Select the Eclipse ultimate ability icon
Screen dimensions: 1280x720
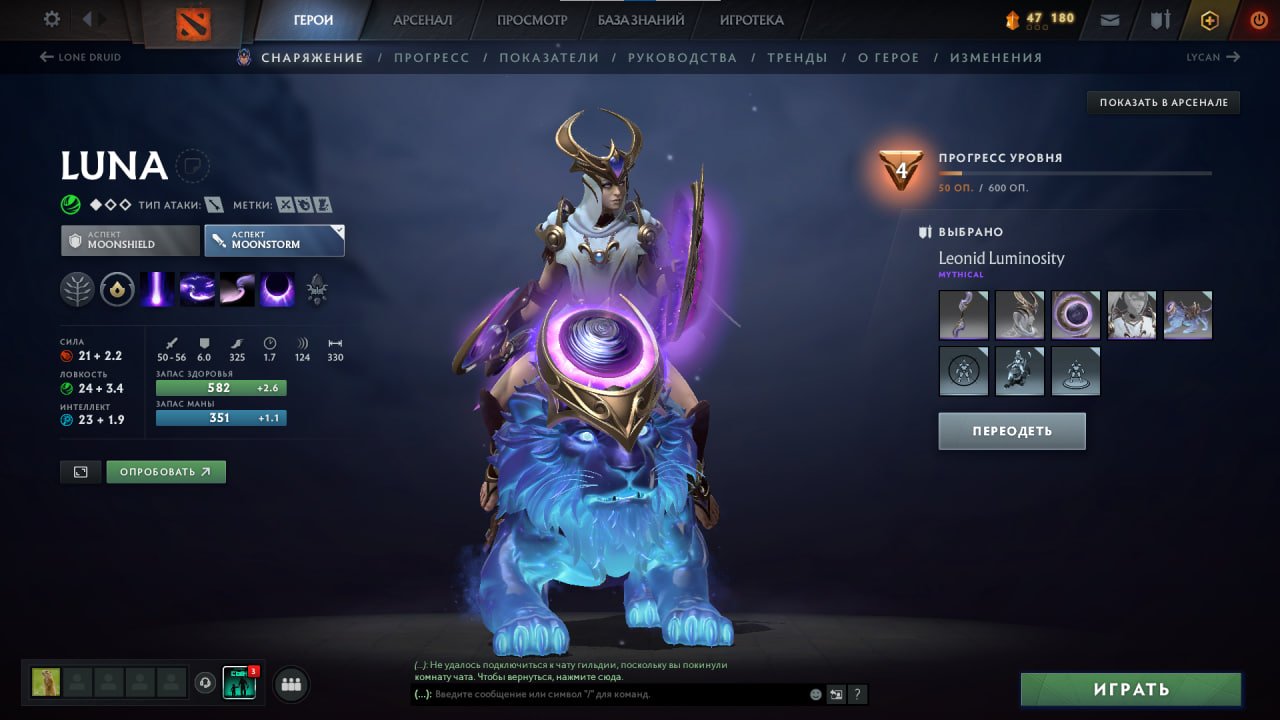tap(277, 290)
